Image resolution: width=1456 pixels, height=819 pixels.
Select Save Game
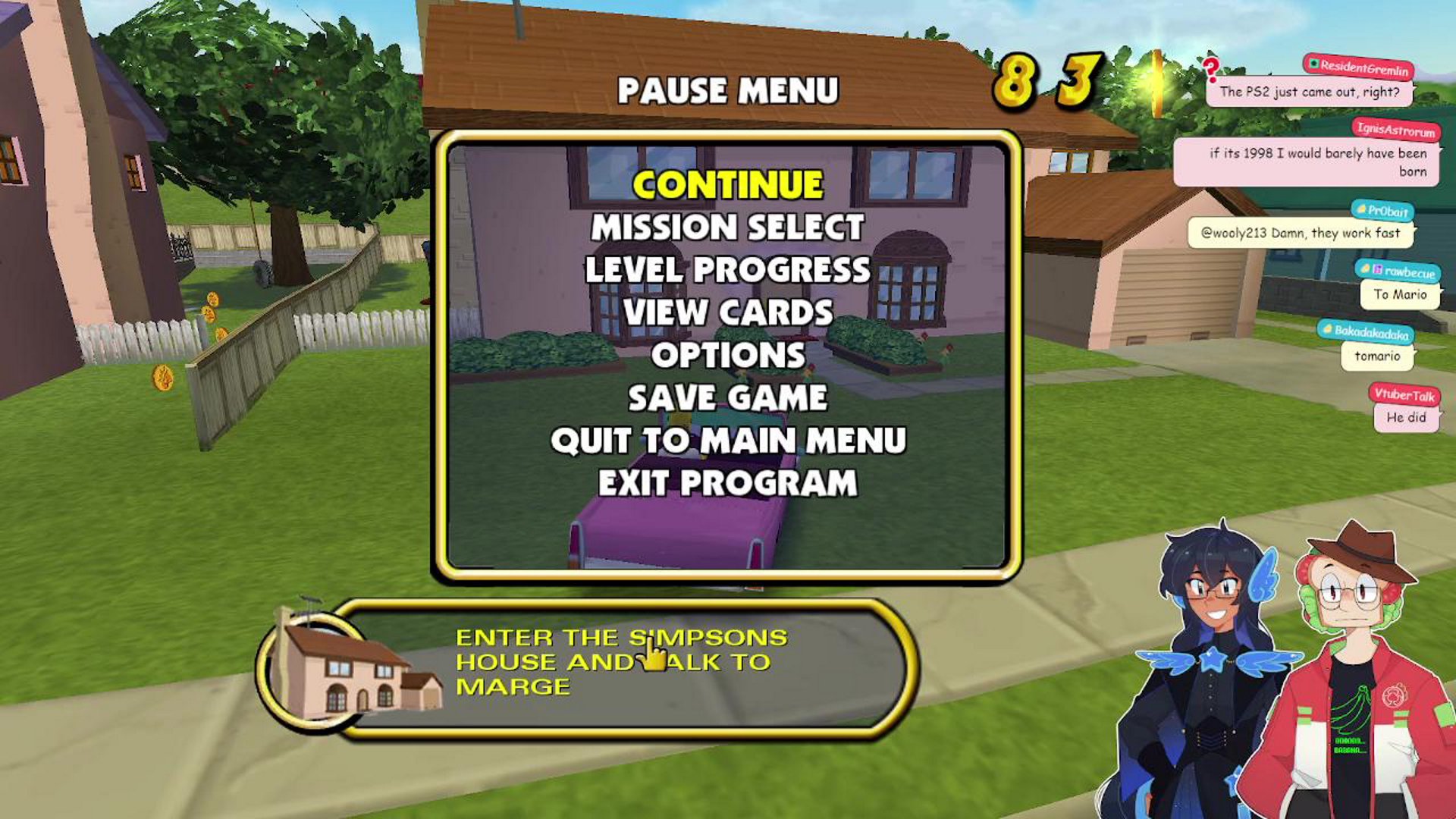click(728, 397)
